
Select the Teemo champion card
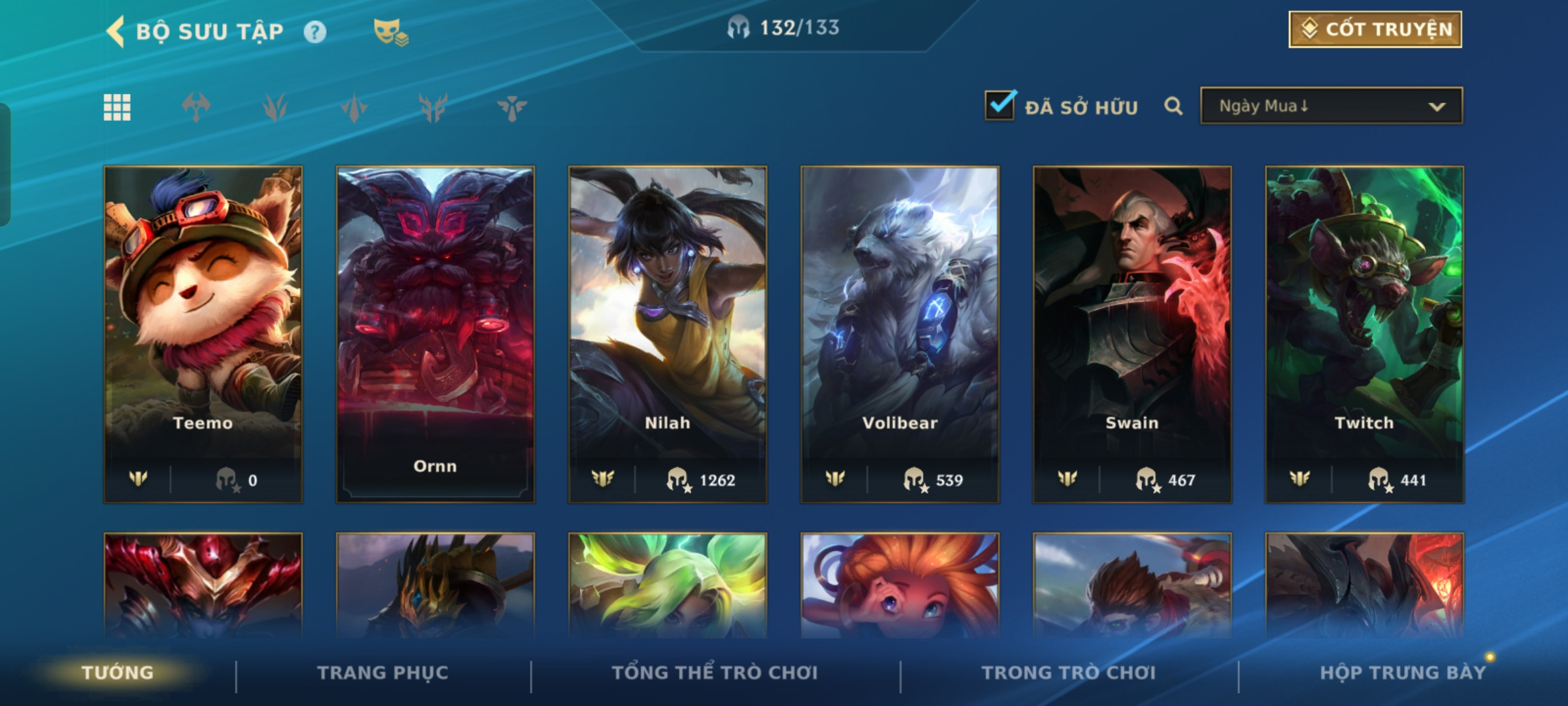click(x=203, y=333)
